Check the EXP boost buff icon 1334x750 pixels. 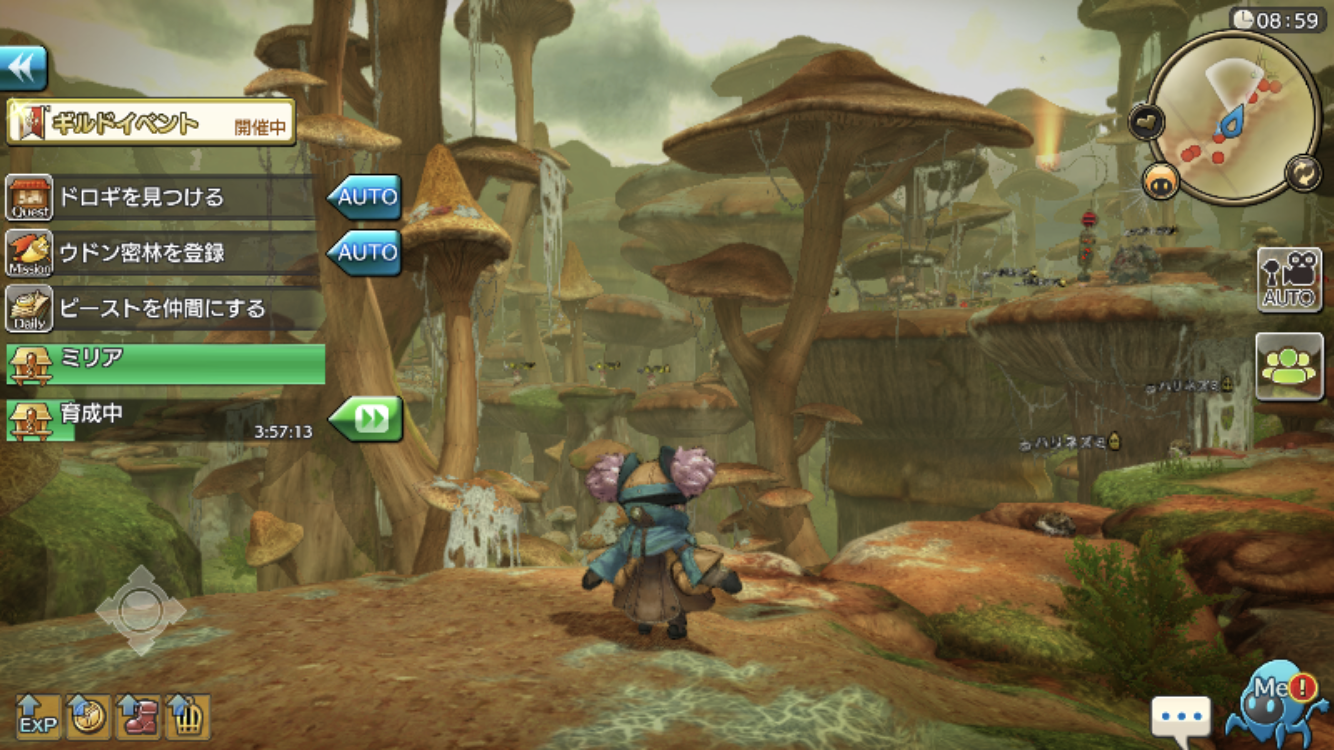click(x=38, y=716)
